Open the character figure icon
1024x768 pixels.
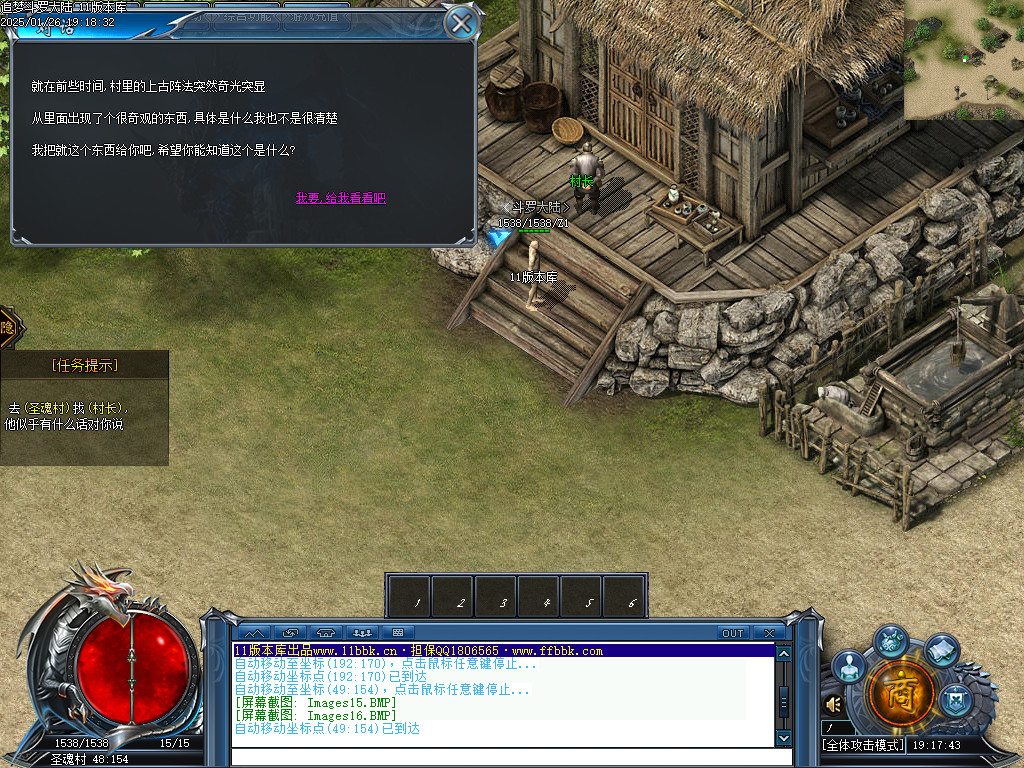click(x=849, y=666)
